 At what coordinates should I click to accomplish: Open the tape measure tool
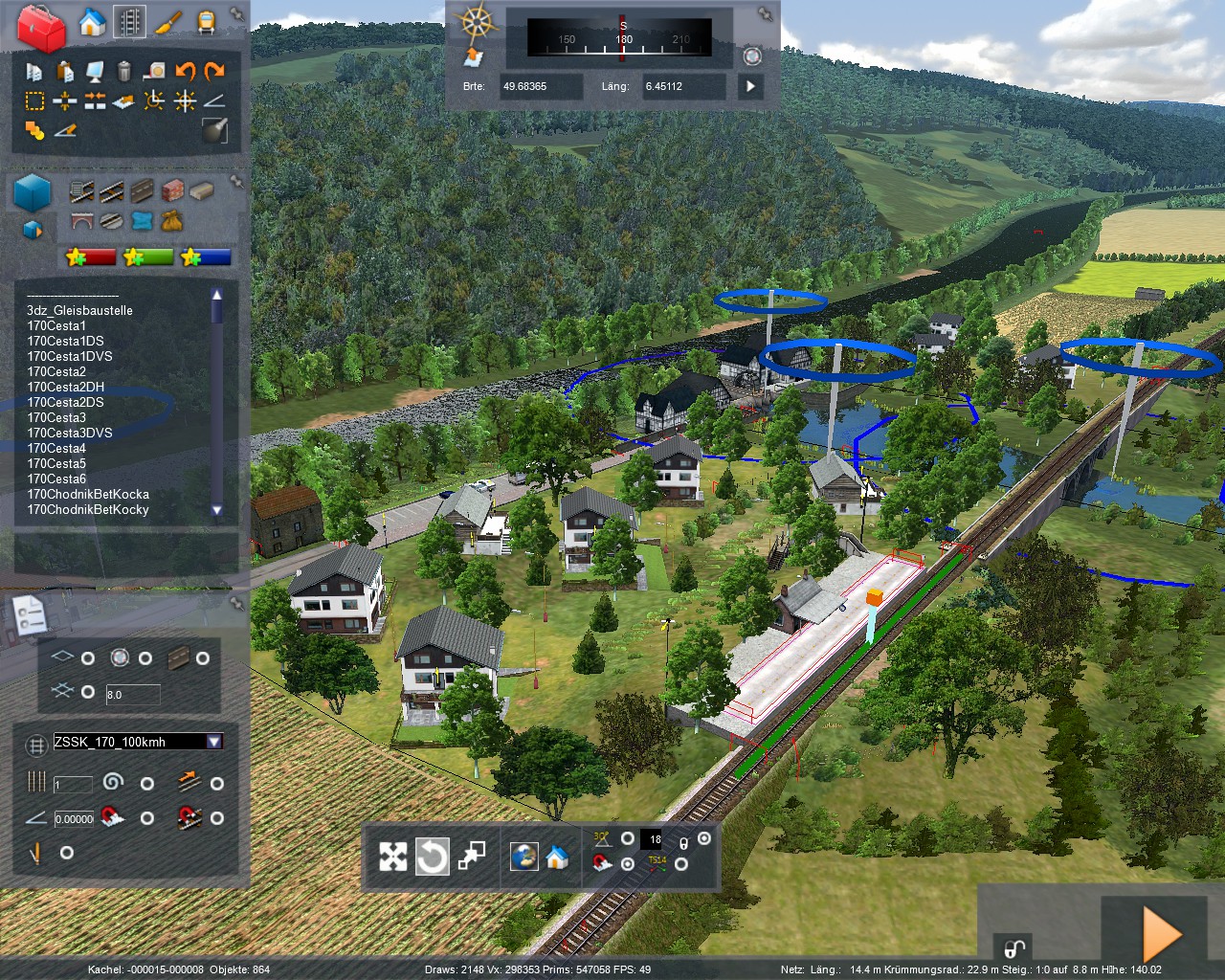point(155,71)
